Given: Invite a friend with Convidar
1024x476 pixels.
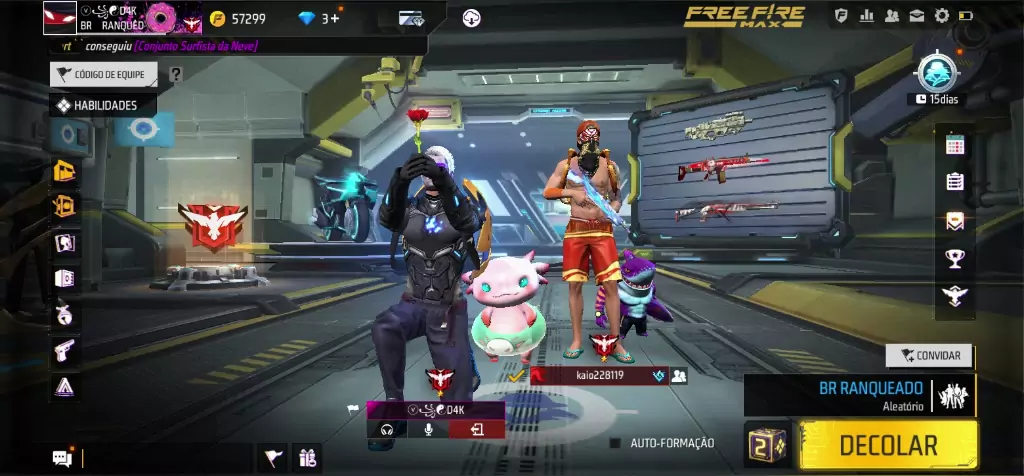Looking at the screenshot, I should click(929, 355).
